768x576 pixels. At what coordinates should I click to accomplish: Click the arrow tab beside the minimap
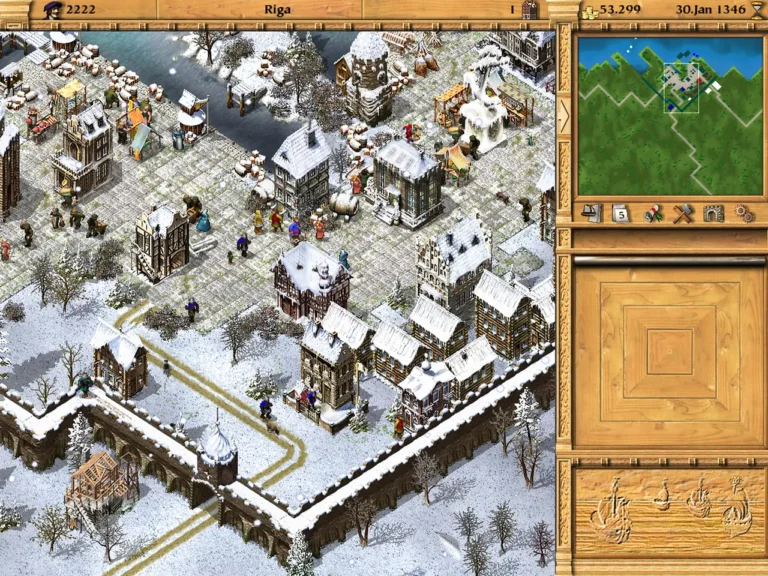(x=564, y=113)
